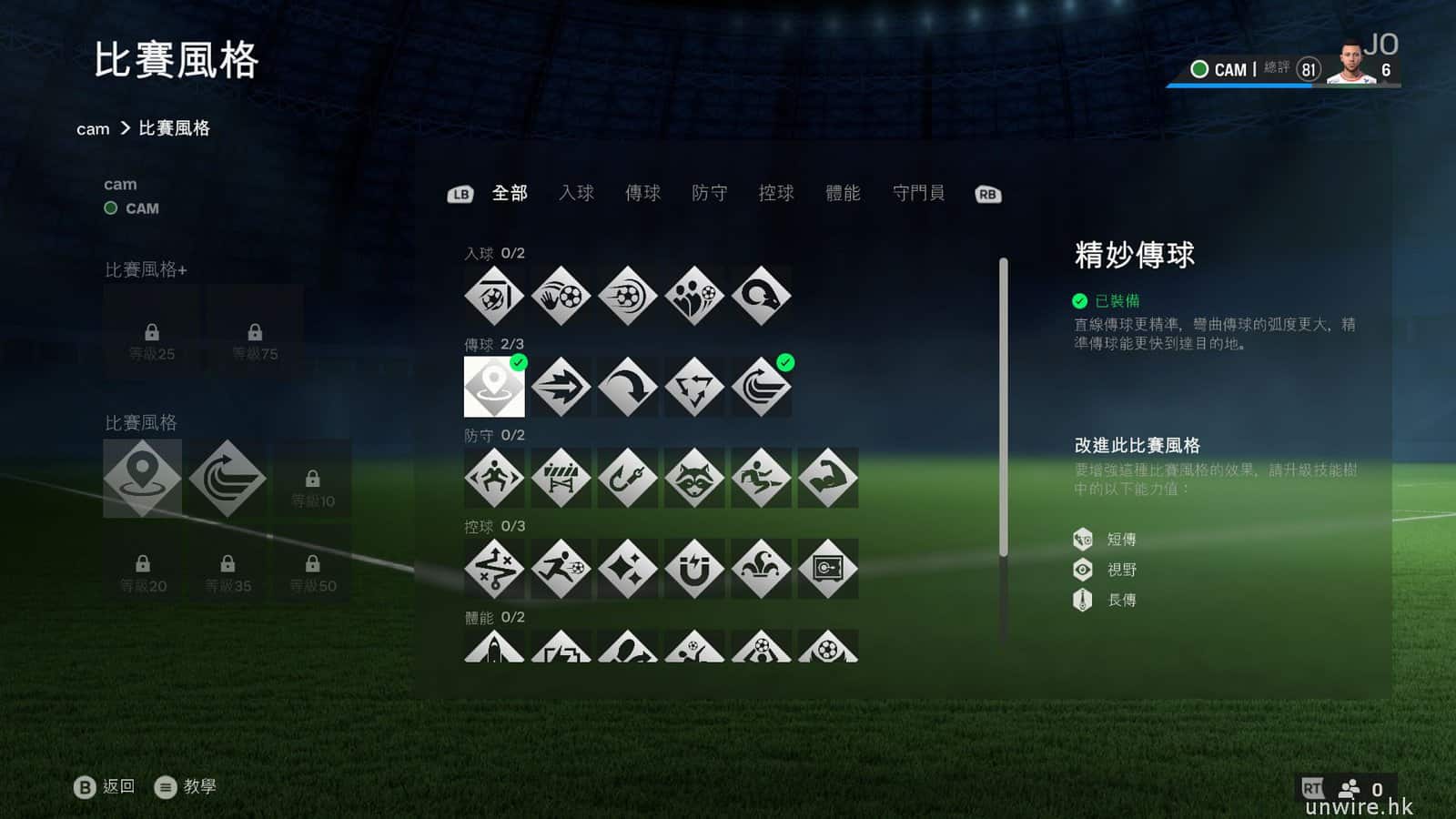This screenshot has width=1456, height=819.
Task: Pick the triangular arrows passing playstyle
Action: click(694, 387)
